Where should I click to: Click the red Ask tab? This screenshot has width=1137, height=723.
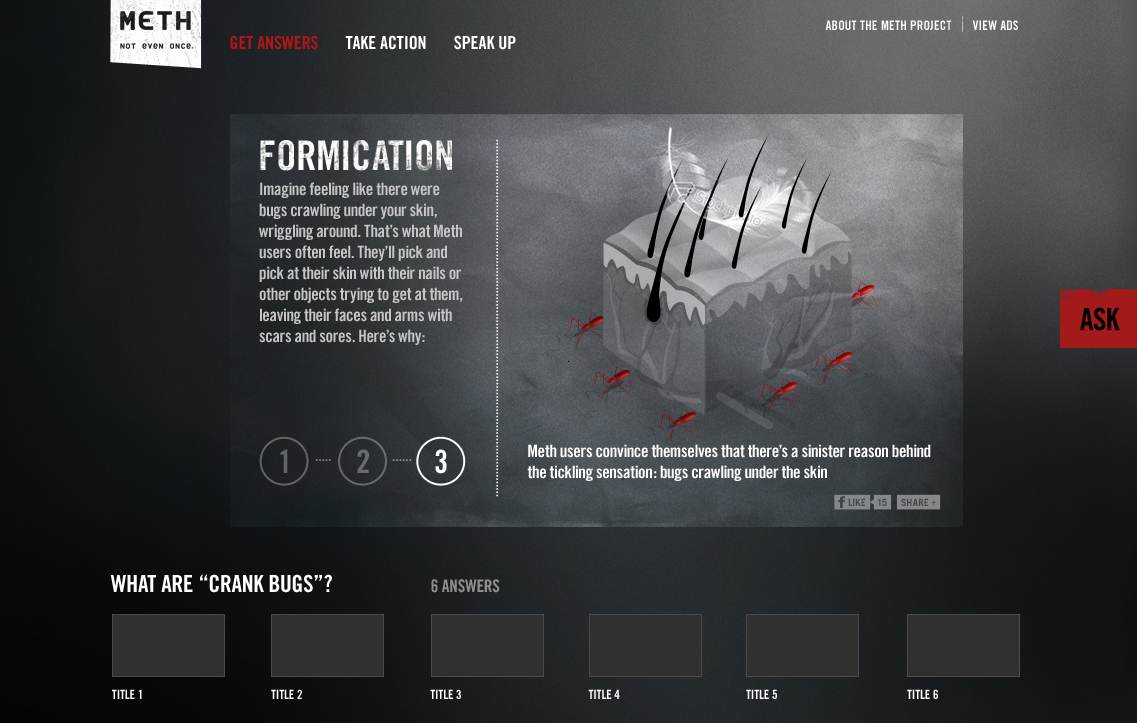click(x=1099, y=319)
